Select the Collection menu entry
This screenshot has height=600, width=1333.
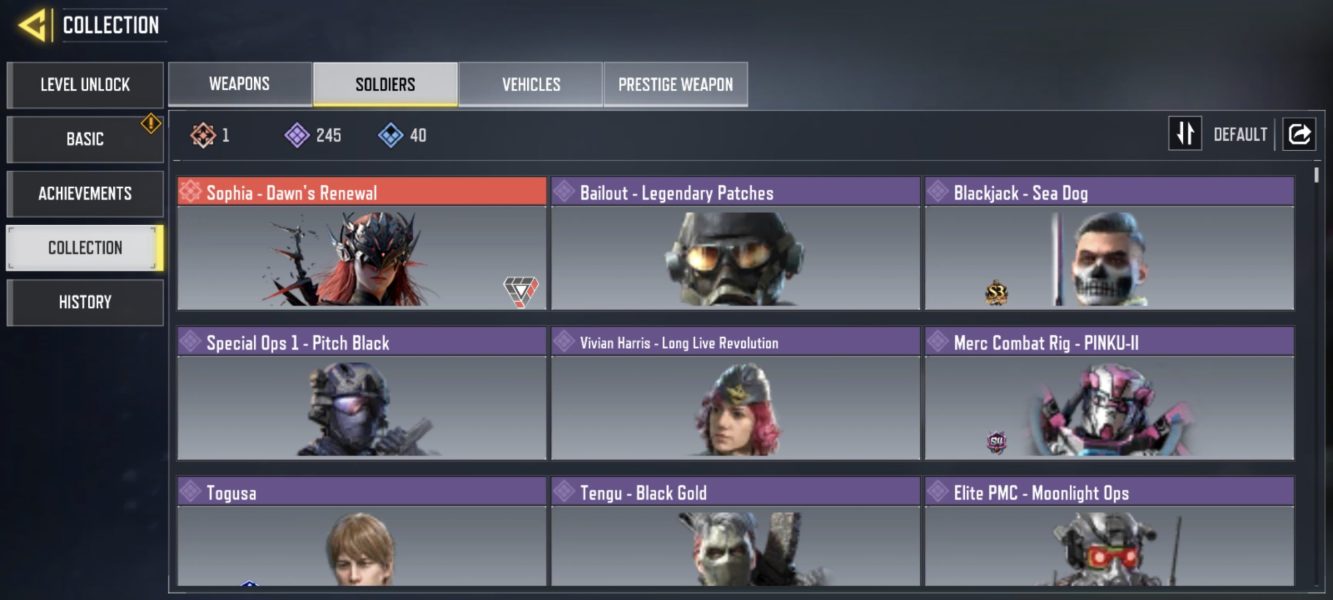(x=85, y=248)
